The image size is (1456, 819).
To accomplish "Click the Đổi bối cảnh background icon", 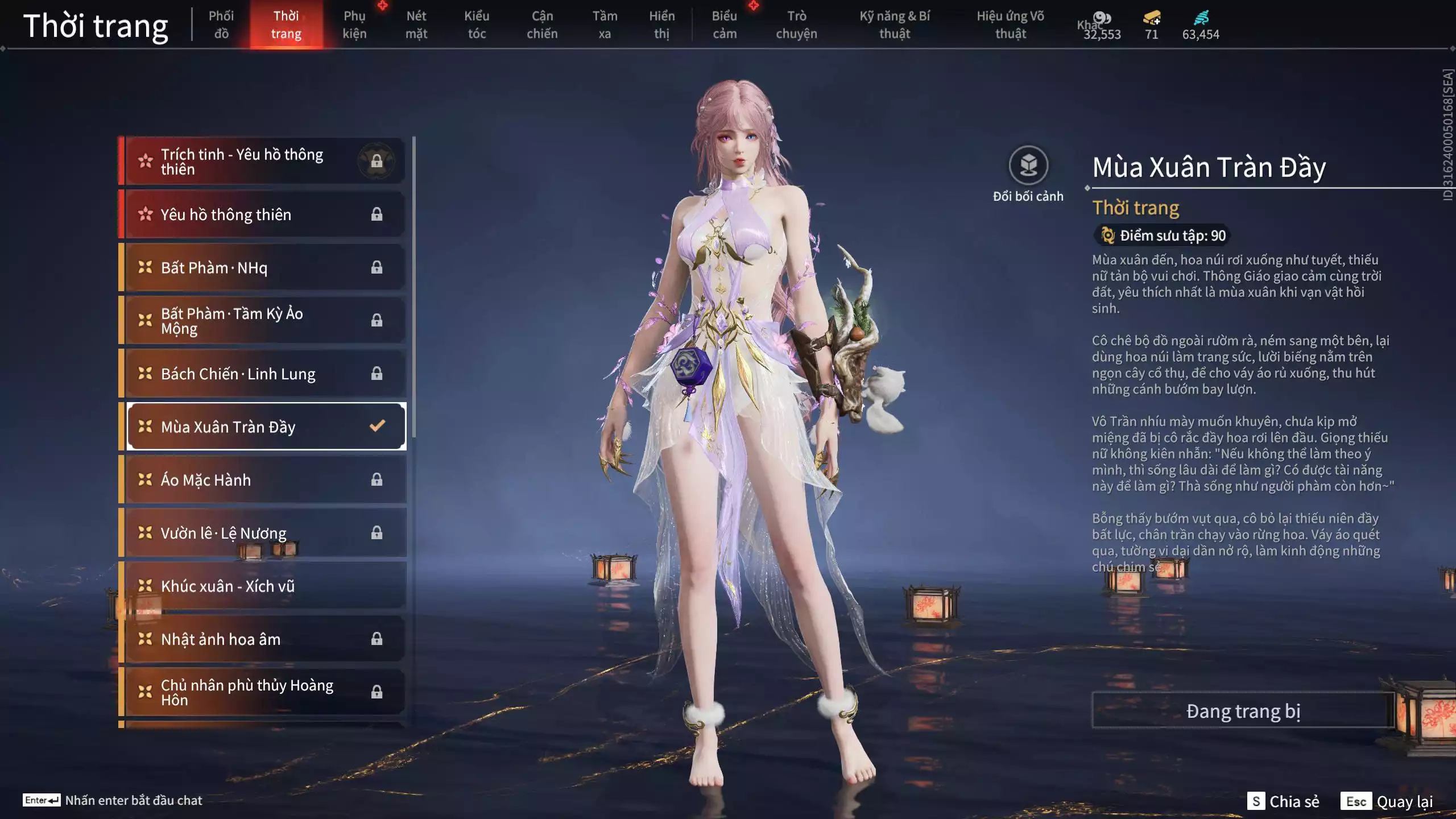I will click(x=1028, y=166).
